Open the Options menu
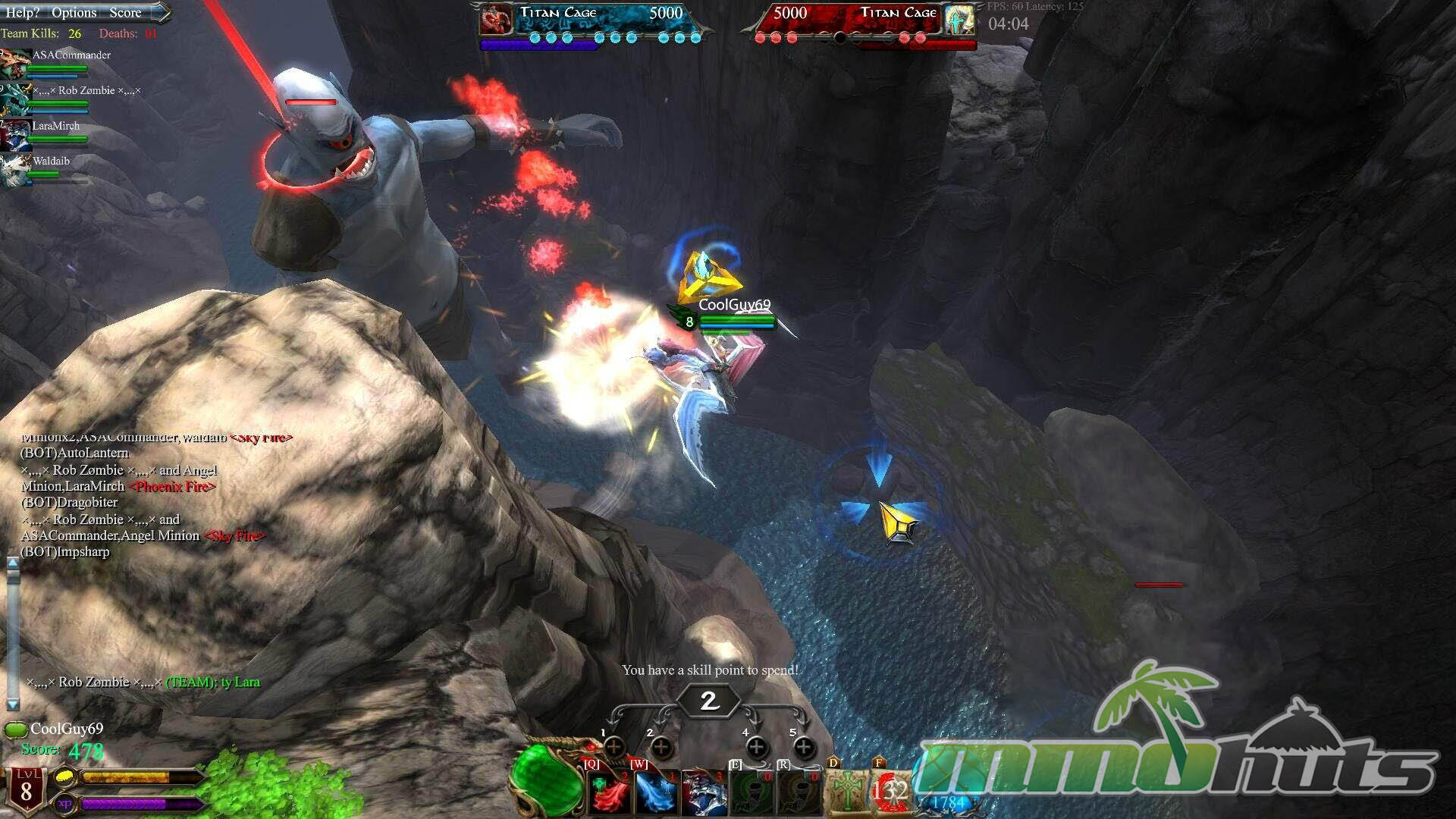This screenshot has height=819, width=1456. [74, 12]
